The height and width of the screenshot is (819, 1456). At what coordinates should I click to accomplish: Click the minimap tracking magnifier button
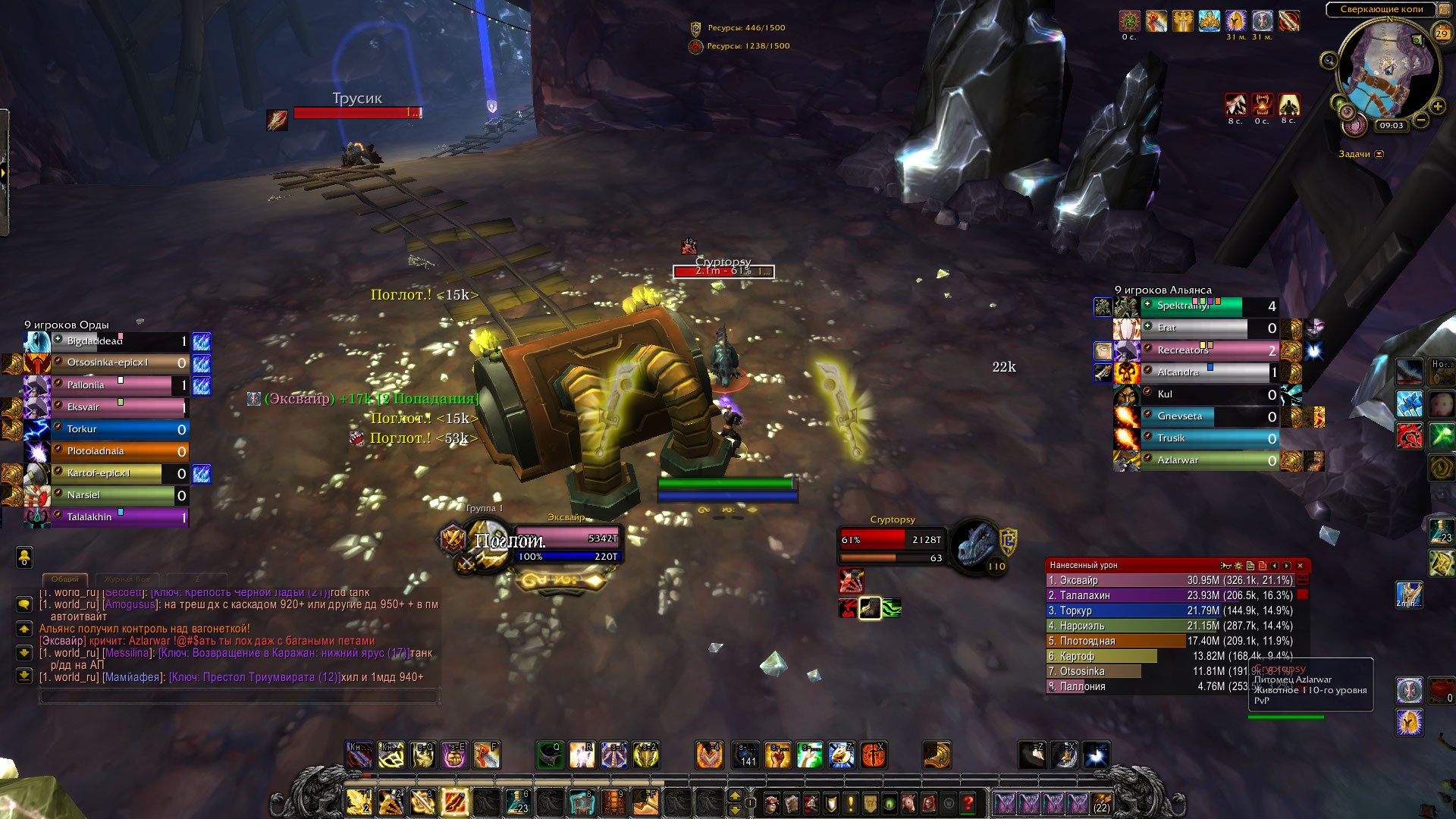[x=1329, y=61]
